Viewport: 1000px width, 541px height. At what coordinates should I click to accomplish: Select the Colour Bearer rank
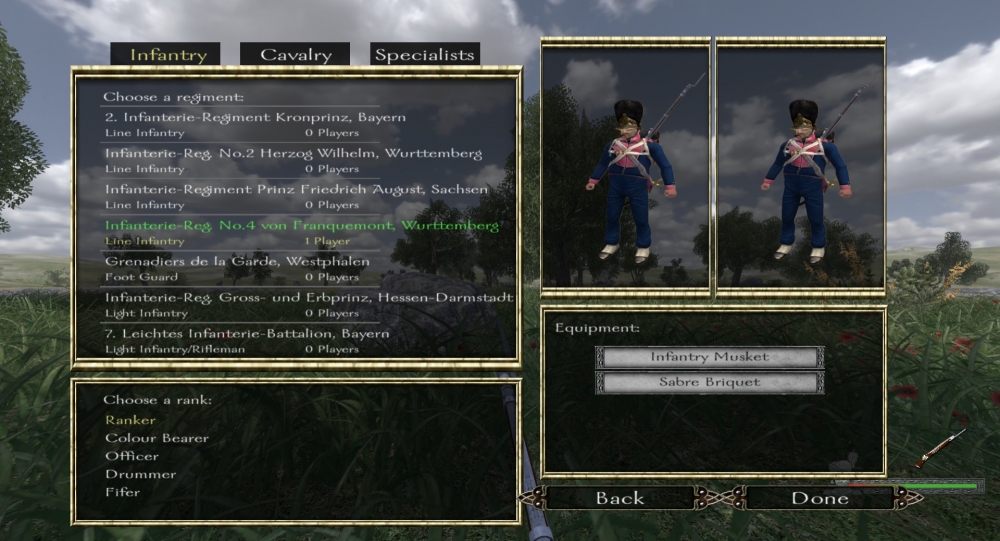[157, 438]
